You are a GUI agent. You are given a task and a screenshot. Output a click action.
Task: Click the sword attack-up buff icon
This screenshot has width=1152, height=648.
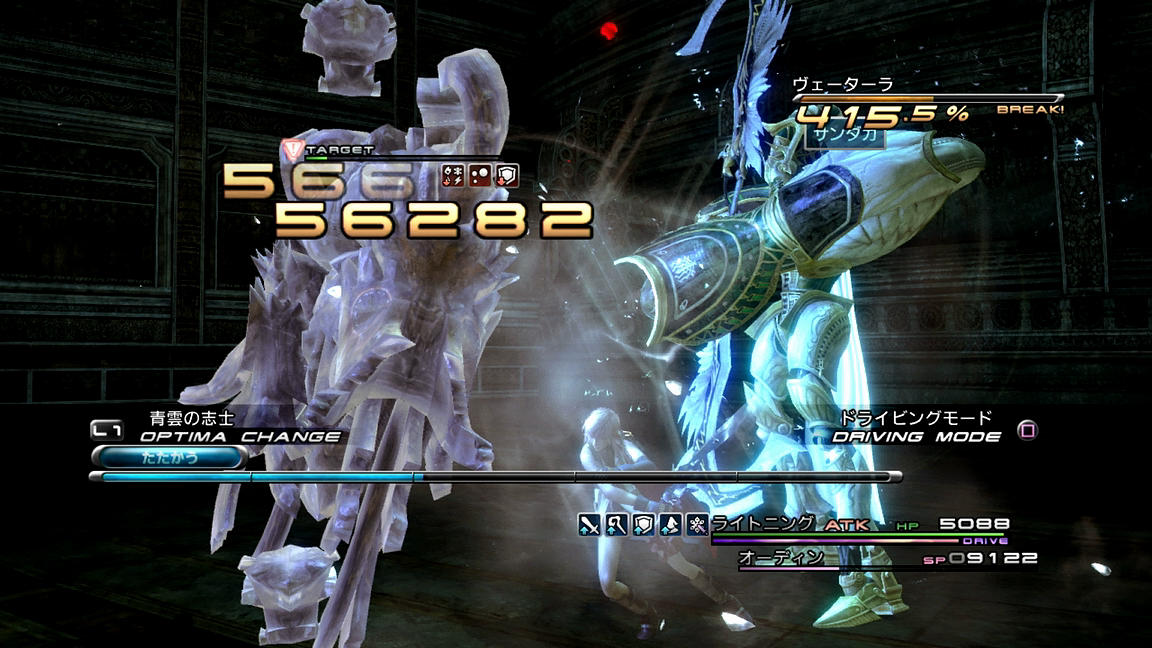click(589, 523)
